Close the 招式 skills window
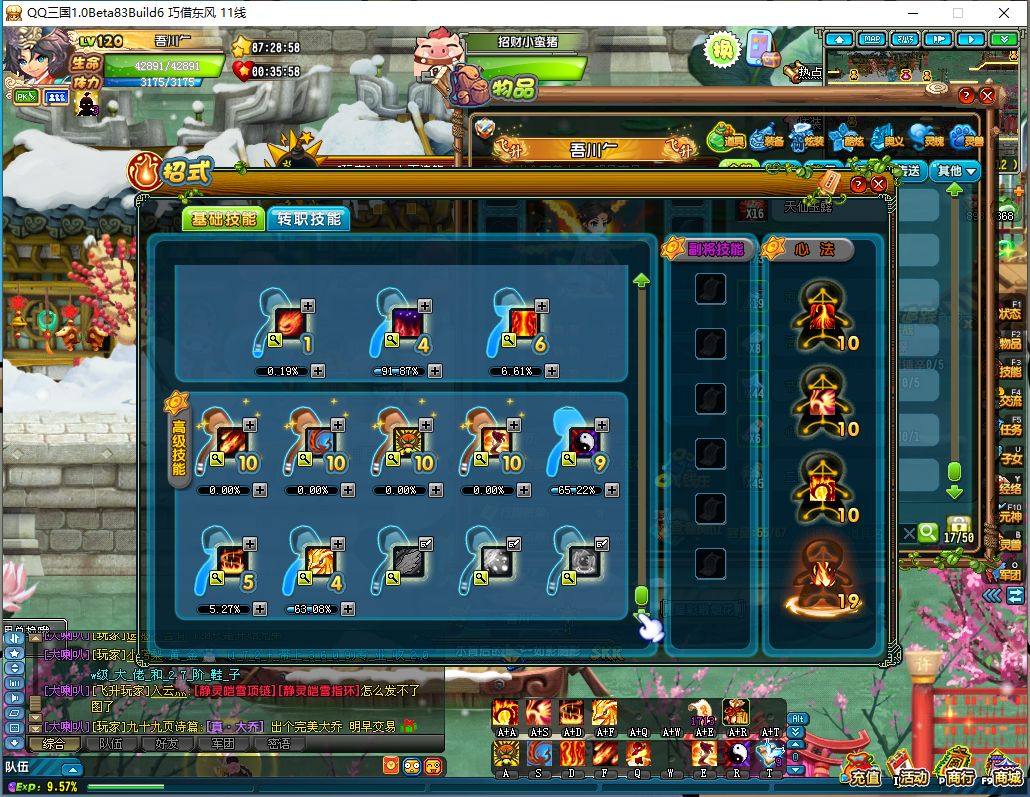The image size is (1030, 797). (x=879, y=185)
